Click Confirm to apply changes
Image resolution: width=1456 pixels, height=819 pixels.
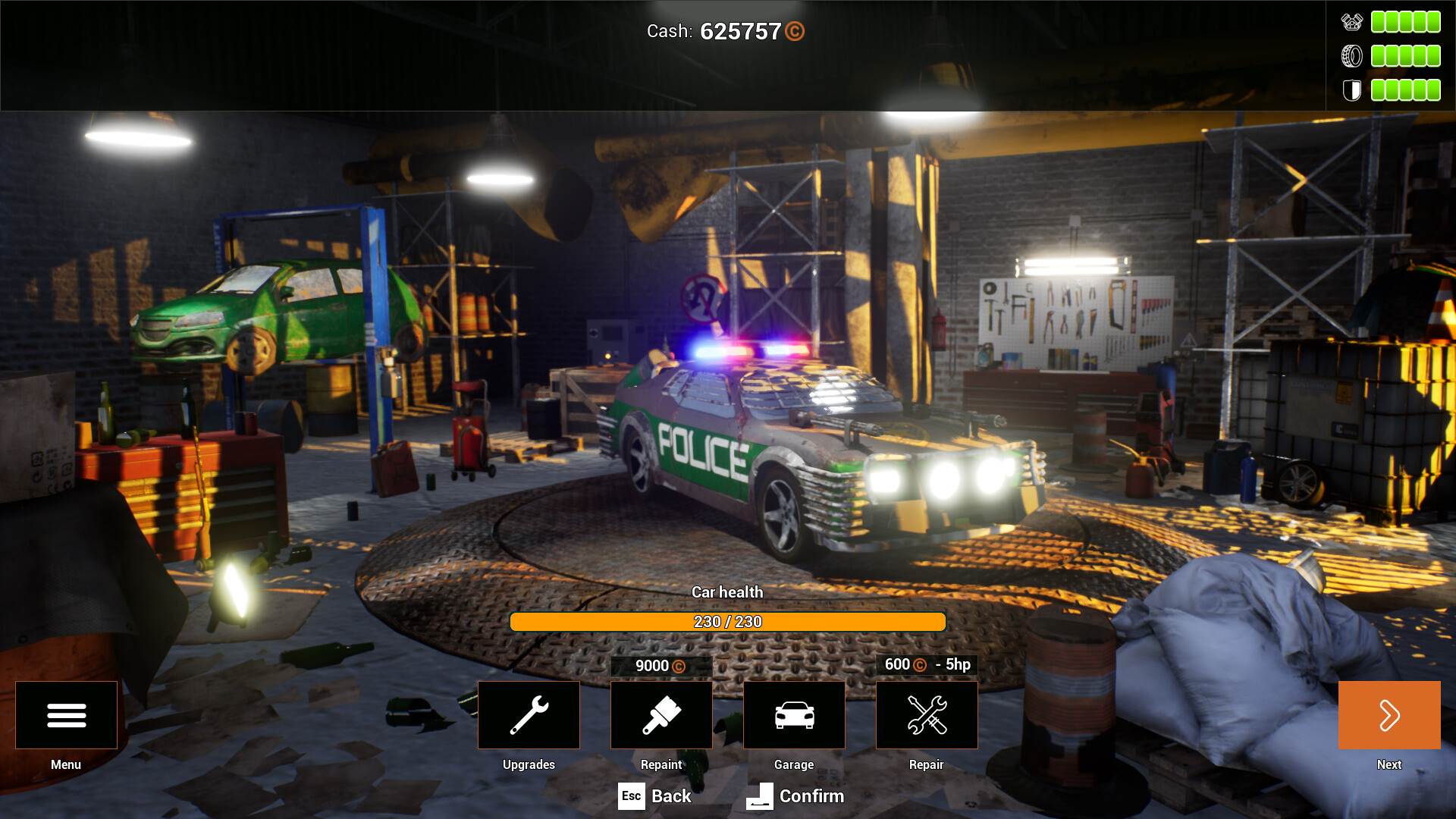coord(811,796)
